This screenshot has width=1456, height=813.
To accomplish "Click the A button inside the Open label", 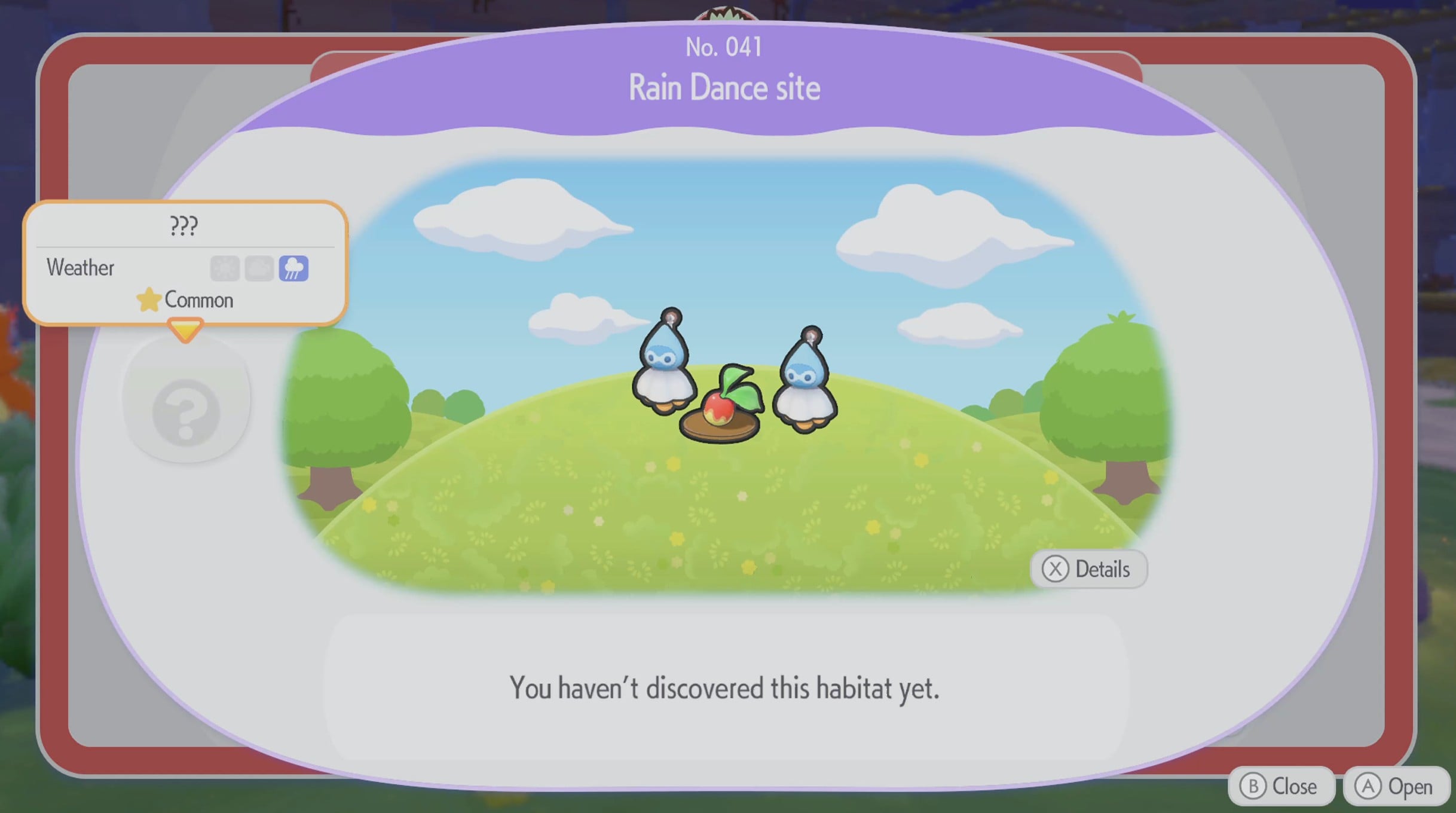I will point(1370,786).
